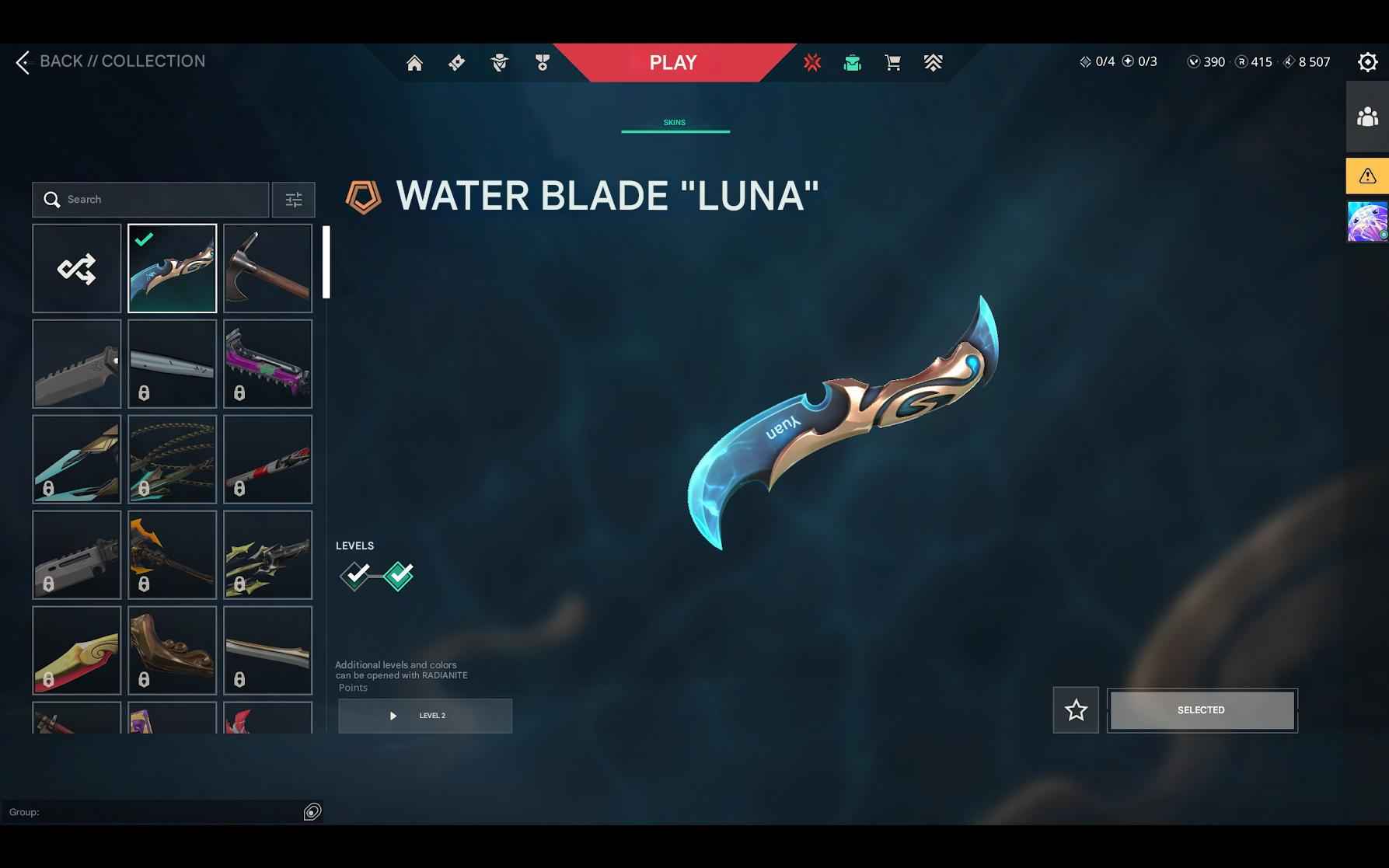1389x868 pixels.
Task: Select level 2 of the Water Blade
Action: [397, 576]
